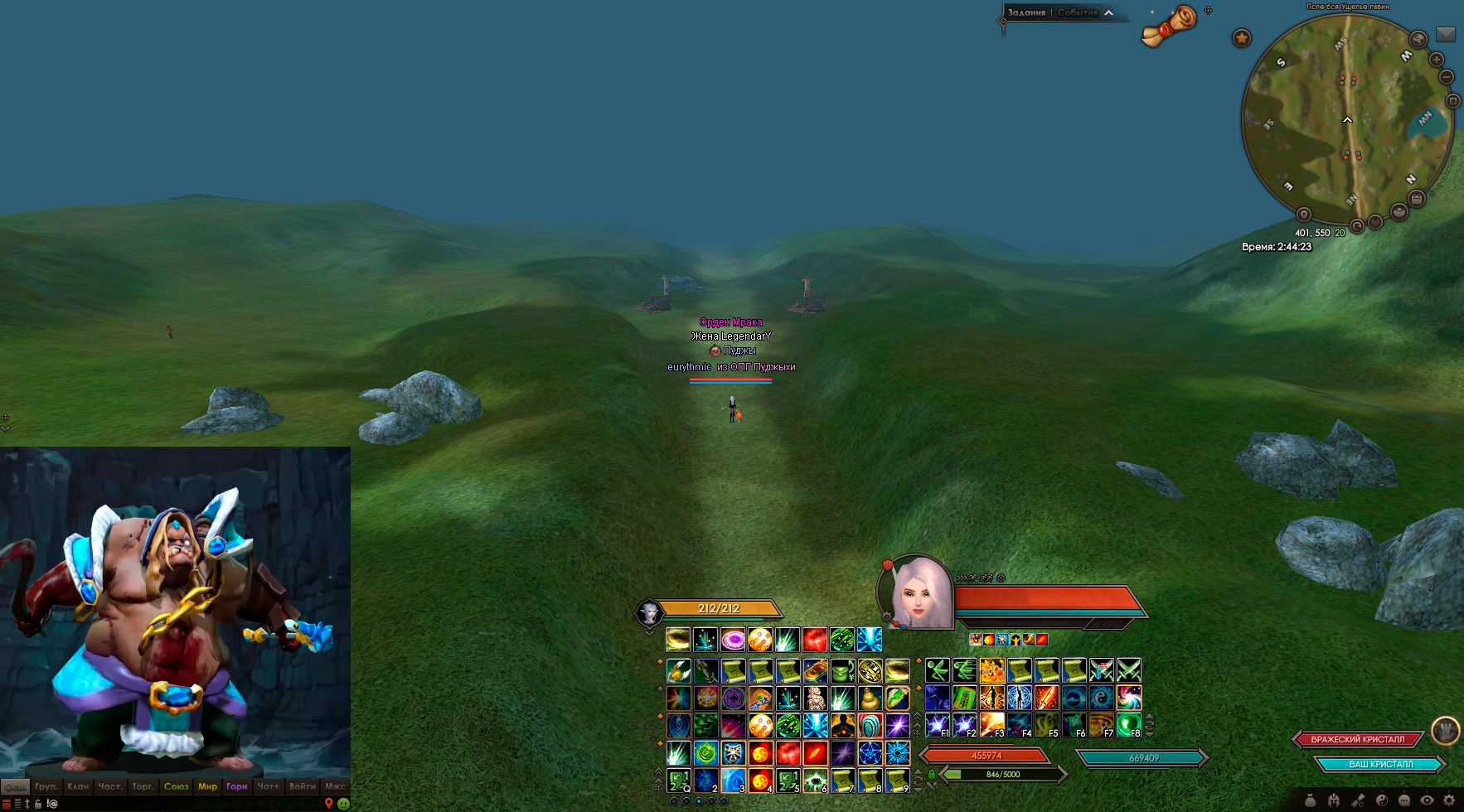
Task: Use the green orb skill on F8
Action: point(1128,725)
